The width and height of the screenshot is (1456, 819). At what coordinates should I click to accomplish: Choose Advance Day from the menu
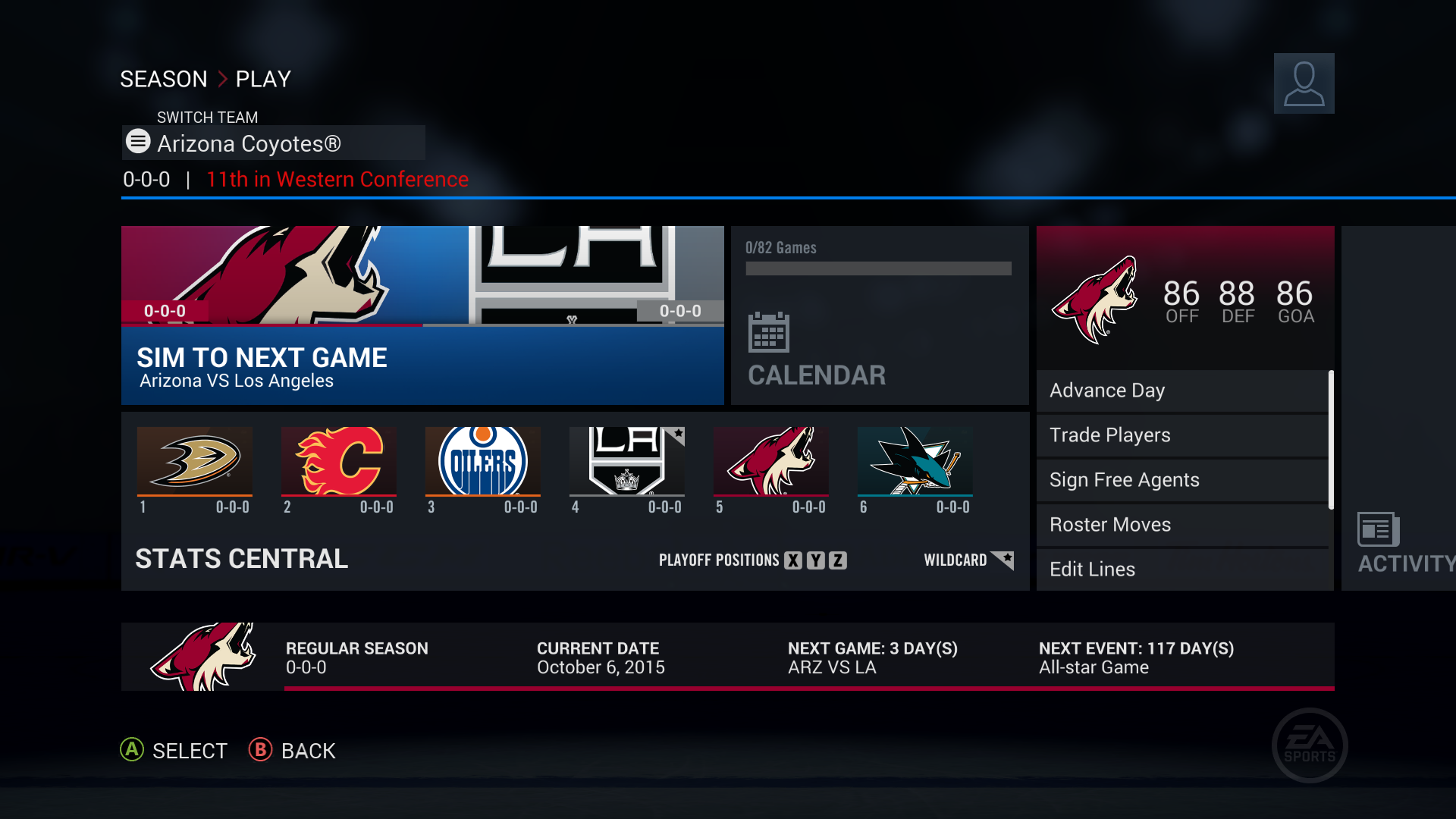coord(1182,391)
